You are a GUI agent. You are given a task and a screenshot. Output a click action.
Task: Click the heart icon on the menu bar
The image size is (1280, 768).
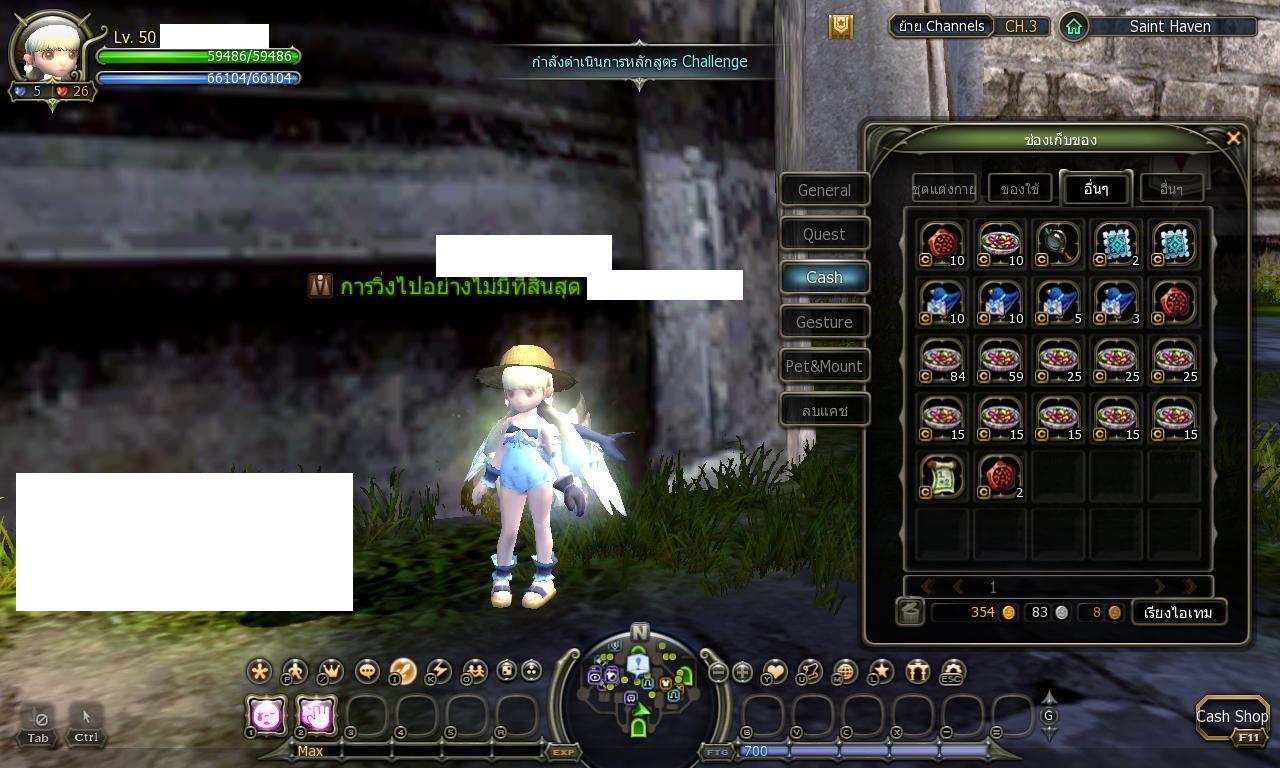point(774,672)
